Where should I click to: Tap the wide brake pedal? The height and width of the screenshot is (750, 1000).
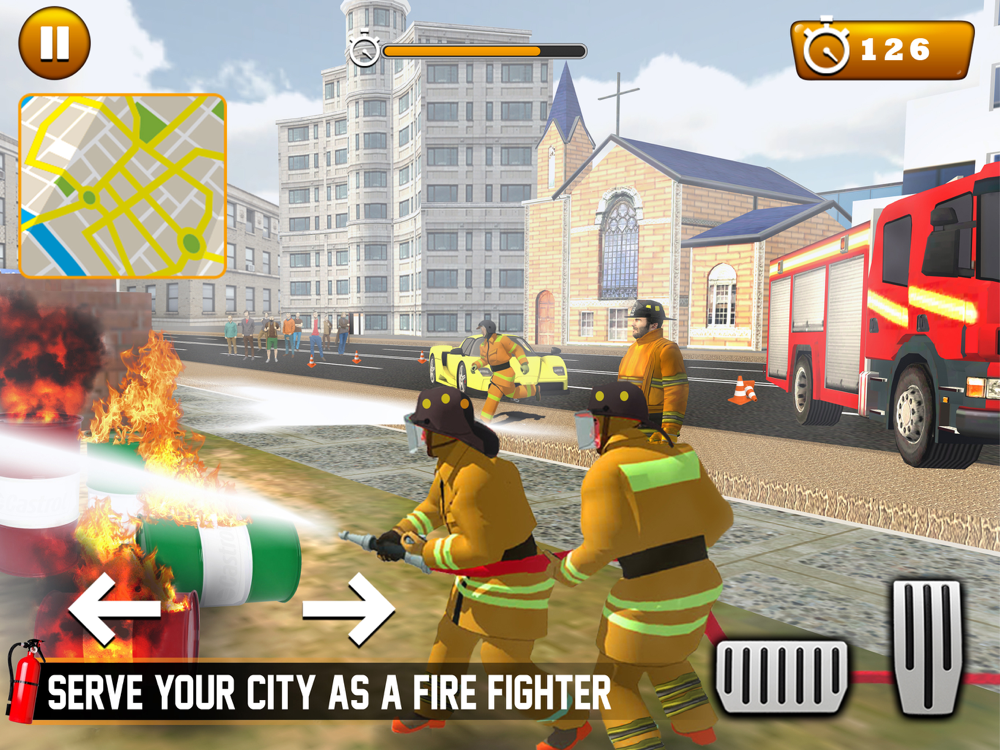(782, 677)
